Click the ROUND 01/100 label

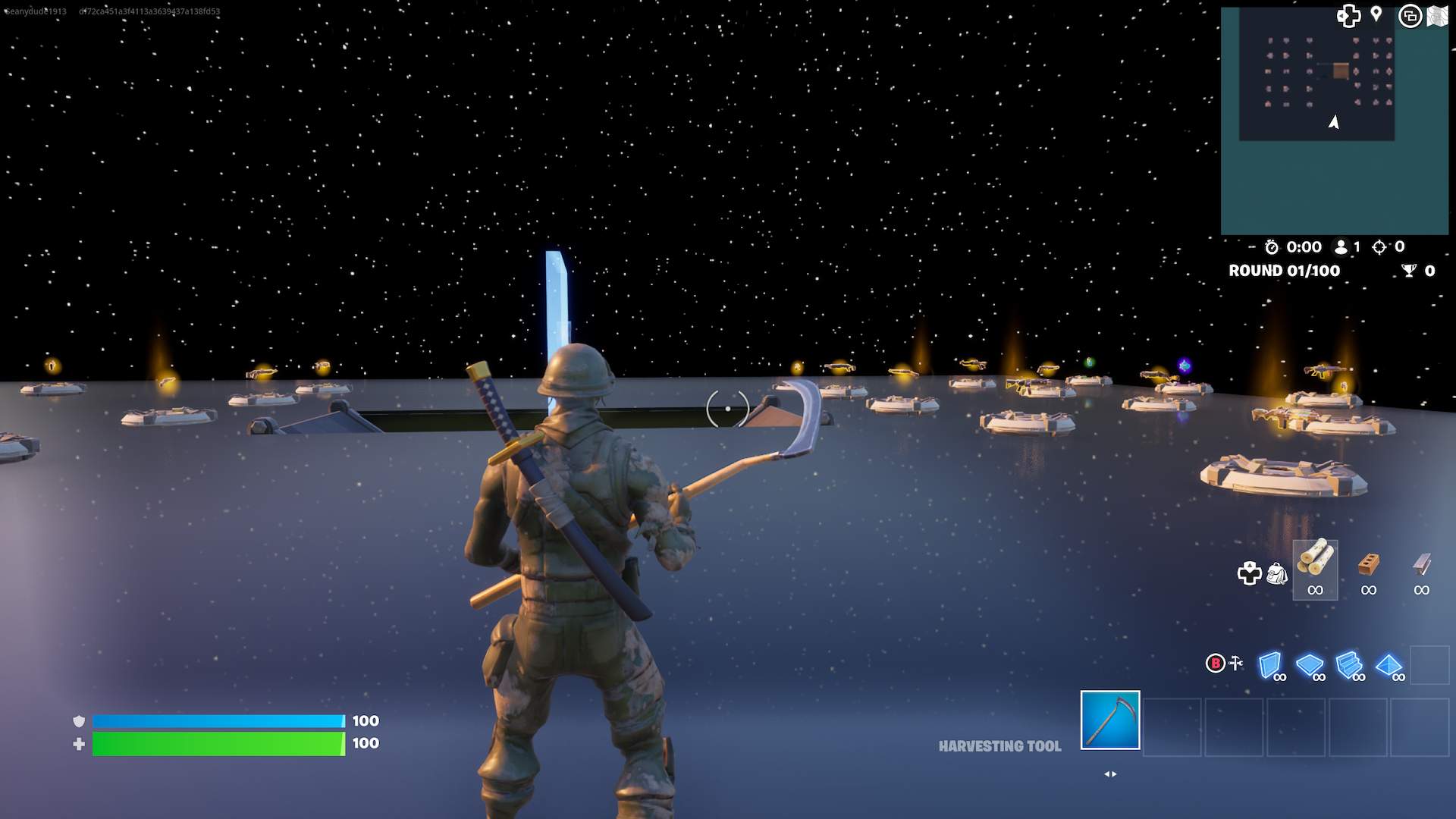pos(1284,271)
